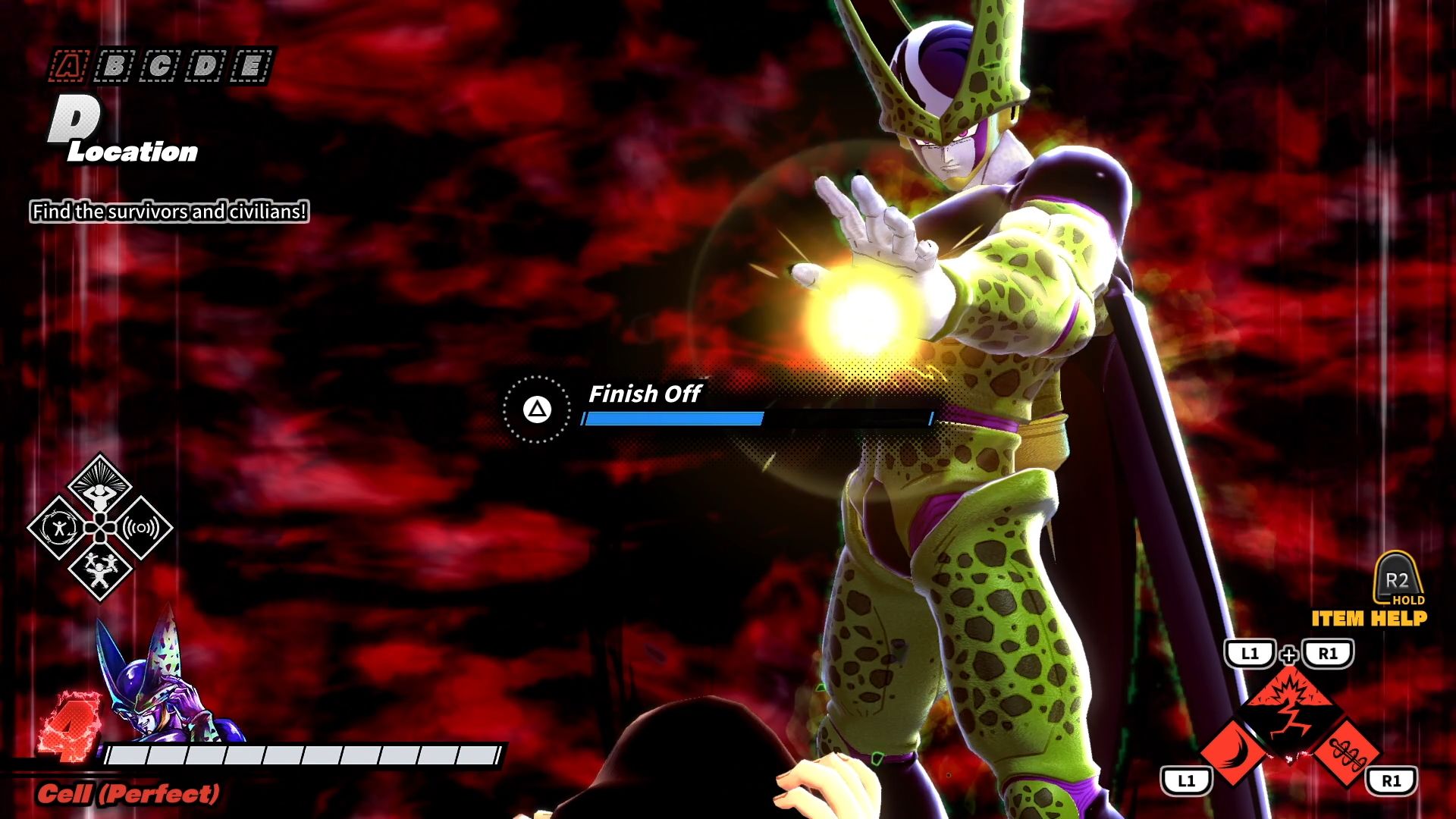Viewport: 1456px width, 819px height.
Task: Click the Finish Off blue progress bar
Action: pos(675,418)
